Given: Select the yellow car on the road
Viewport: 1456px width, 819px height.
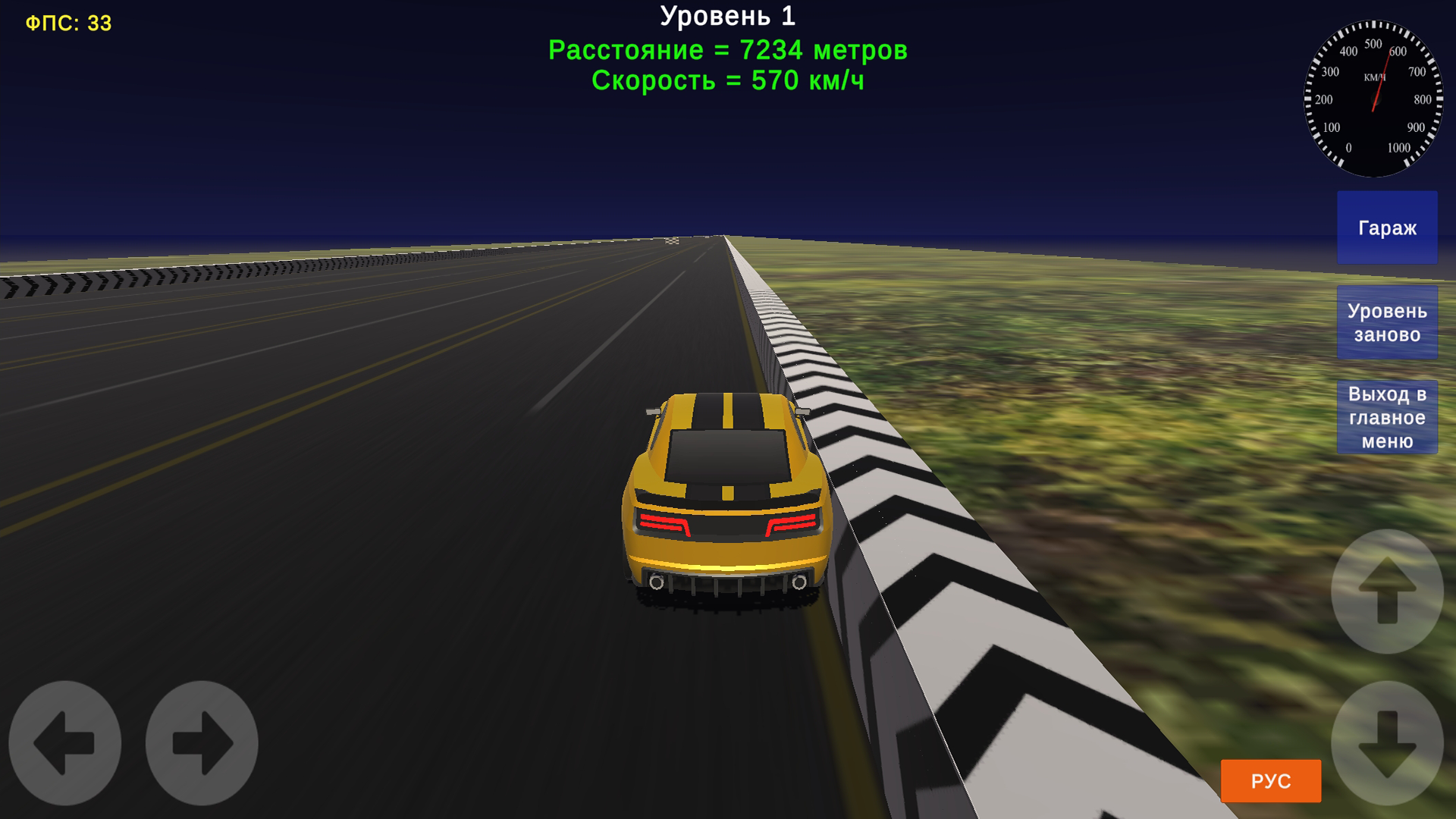Looking at the screenshot, I should [724, 485].
